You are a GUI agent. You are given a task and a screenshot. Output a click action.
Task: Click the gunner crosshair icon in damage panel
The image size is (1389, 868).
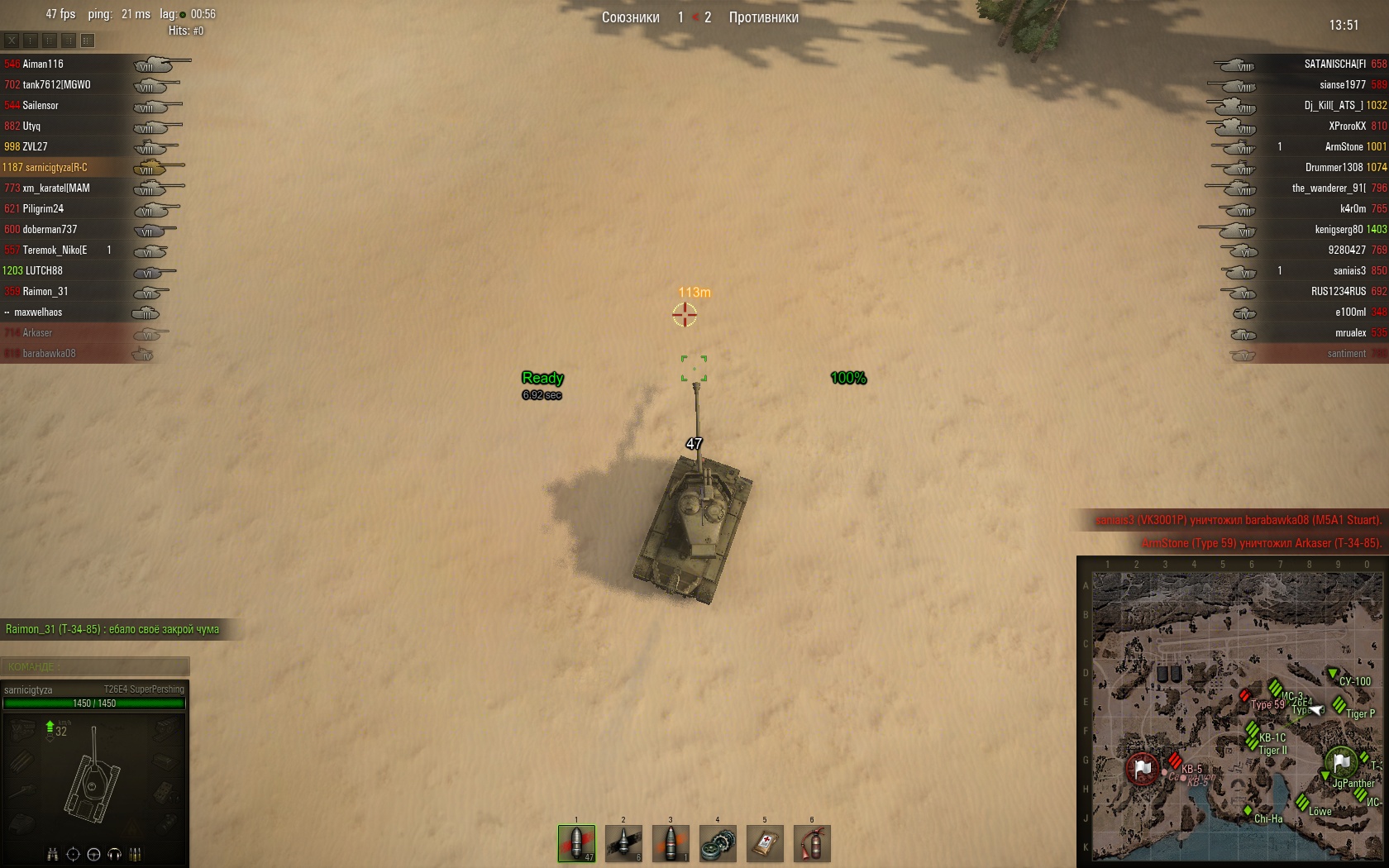click(x=73, y=854)
